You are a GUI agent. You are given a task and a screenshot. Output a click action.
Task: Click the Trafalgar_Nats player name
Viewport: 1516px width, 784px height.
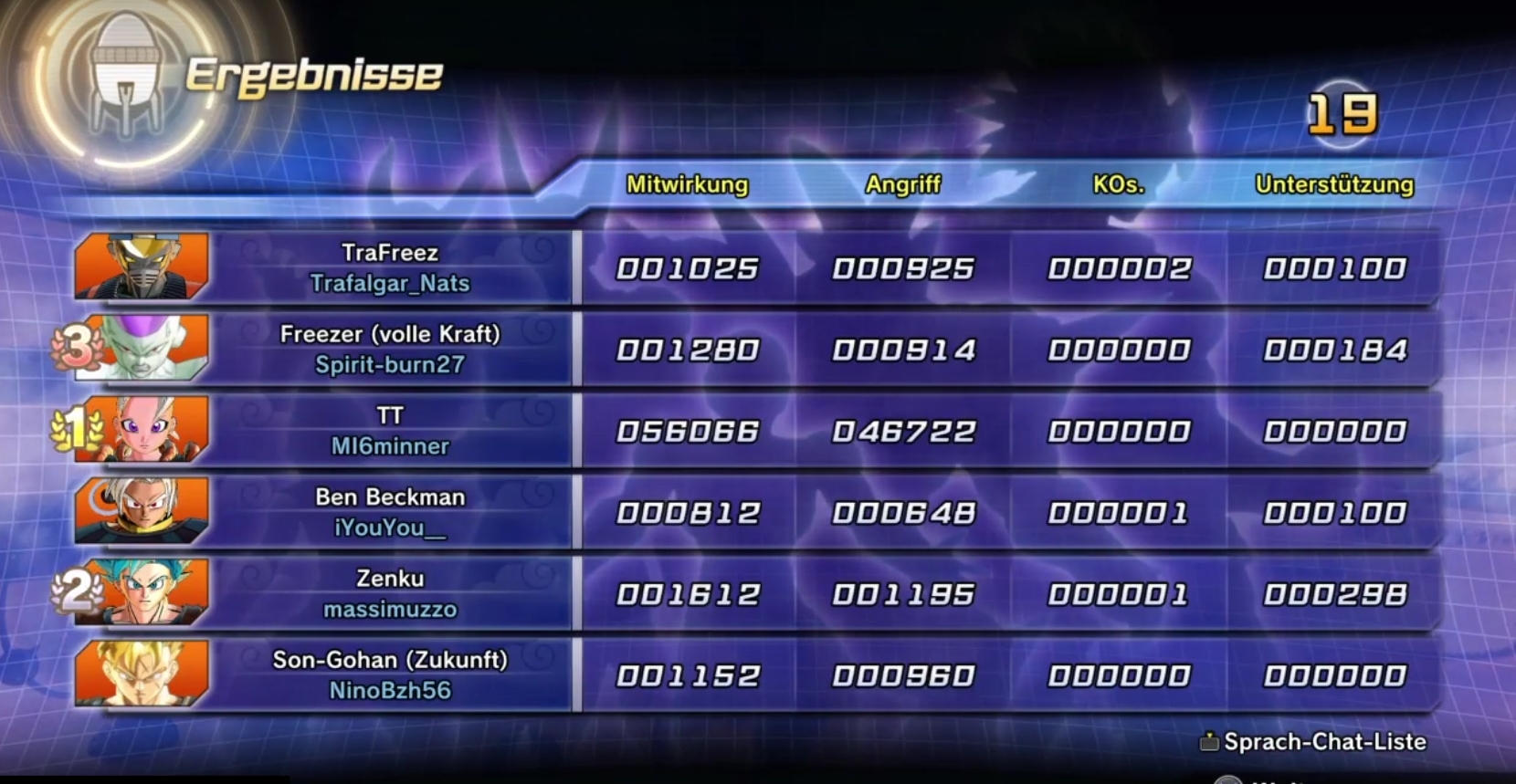click(x=391, y=284)
